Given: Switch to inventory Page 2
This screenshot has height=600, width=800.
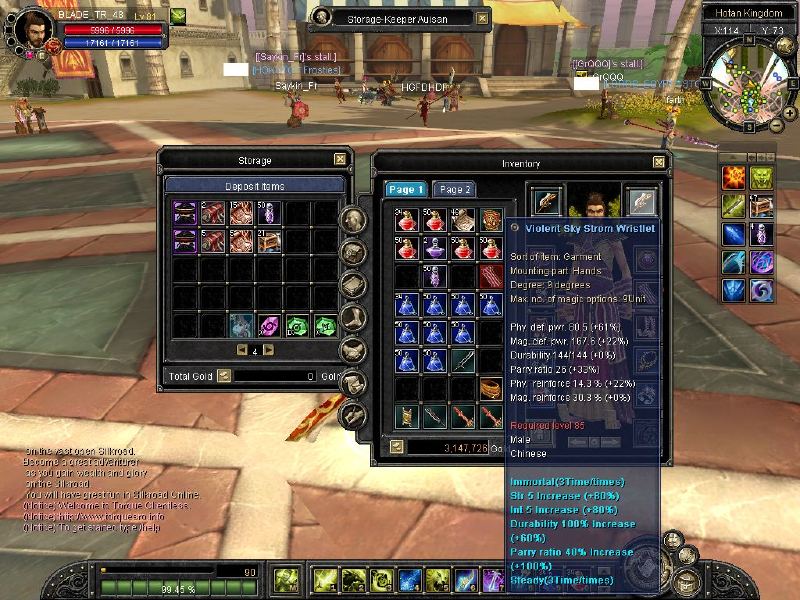Looking at the screenshot, I should [x=455, y=189].
